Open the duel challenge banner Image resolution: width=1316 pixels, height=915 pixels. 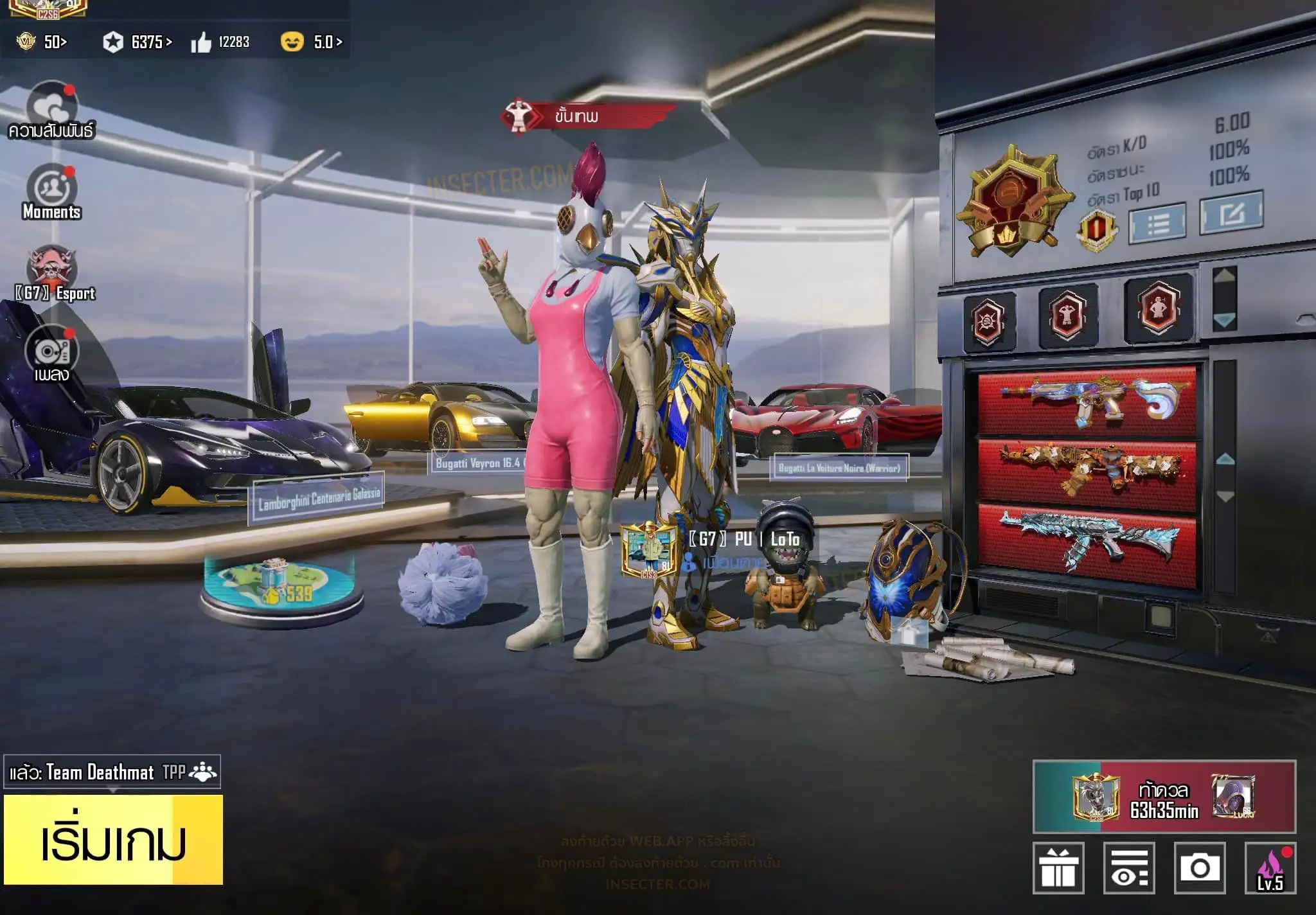(x=1164, y=797)
